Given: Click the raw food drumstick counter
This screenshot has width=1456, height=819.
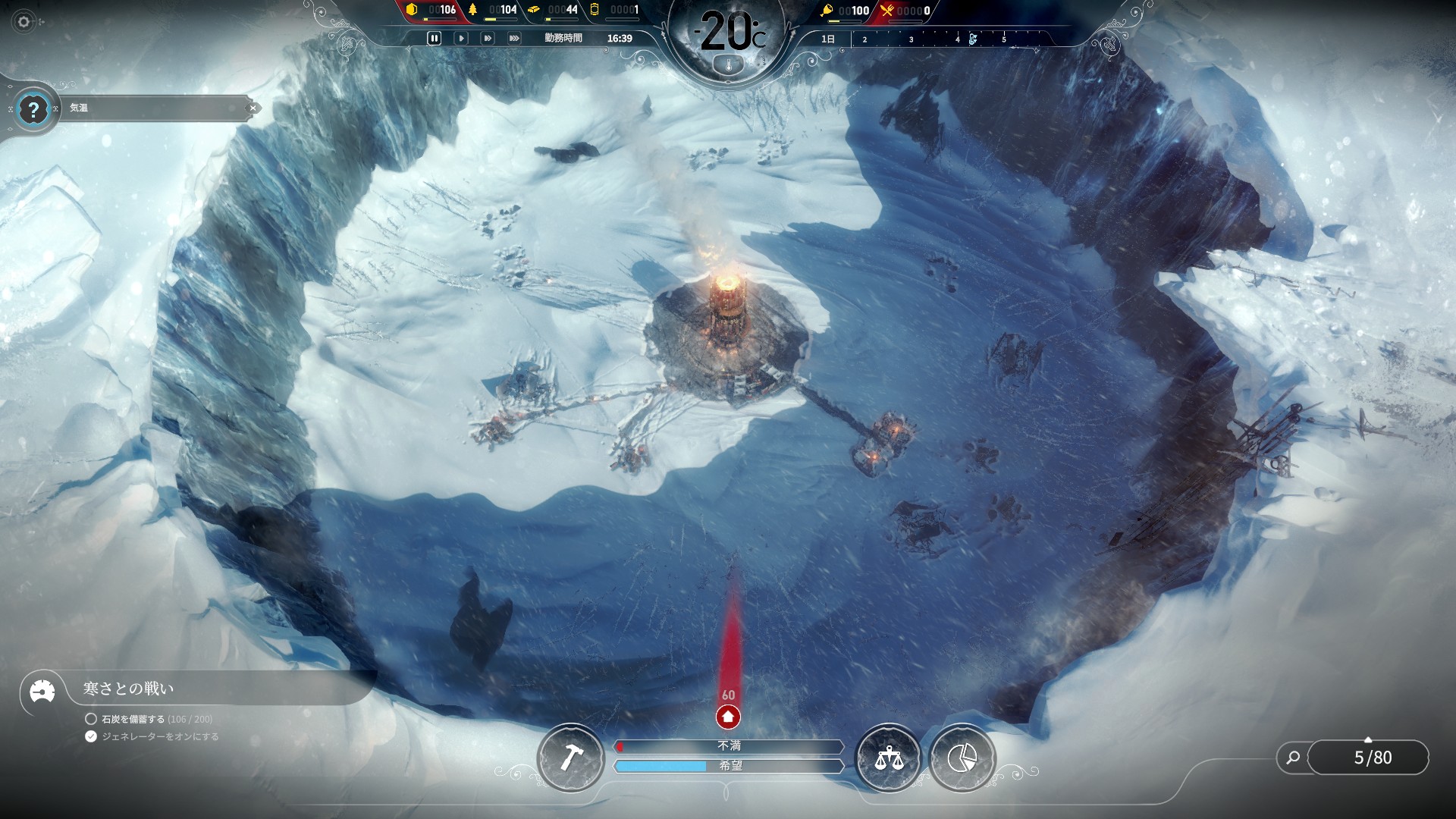Looking at the screenshot, I should point(827,11).
